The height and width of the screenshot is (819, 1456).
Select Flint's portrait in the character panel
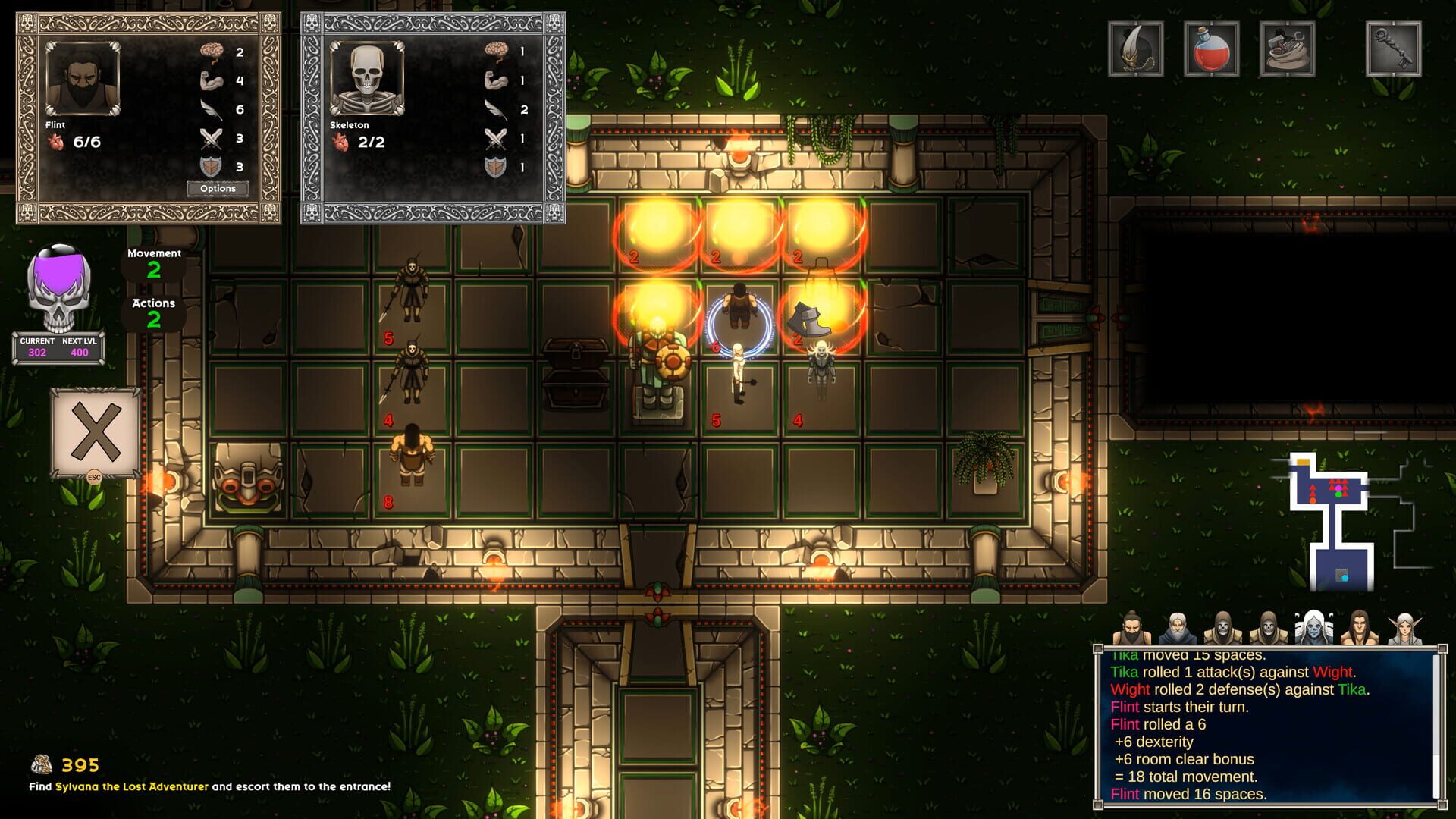(x=82, y=79)
